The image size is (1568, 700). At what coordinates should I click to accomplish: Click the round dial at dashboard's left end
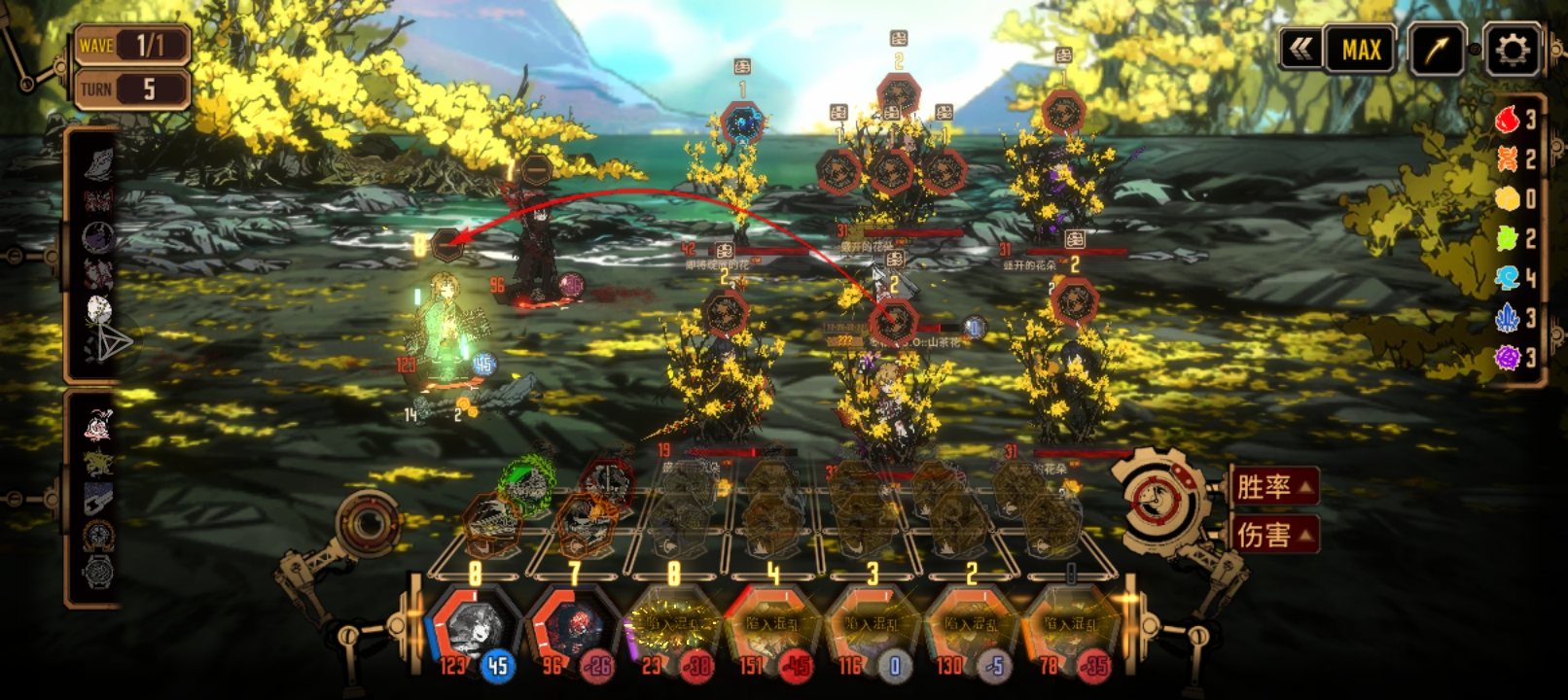click(369, 525)
